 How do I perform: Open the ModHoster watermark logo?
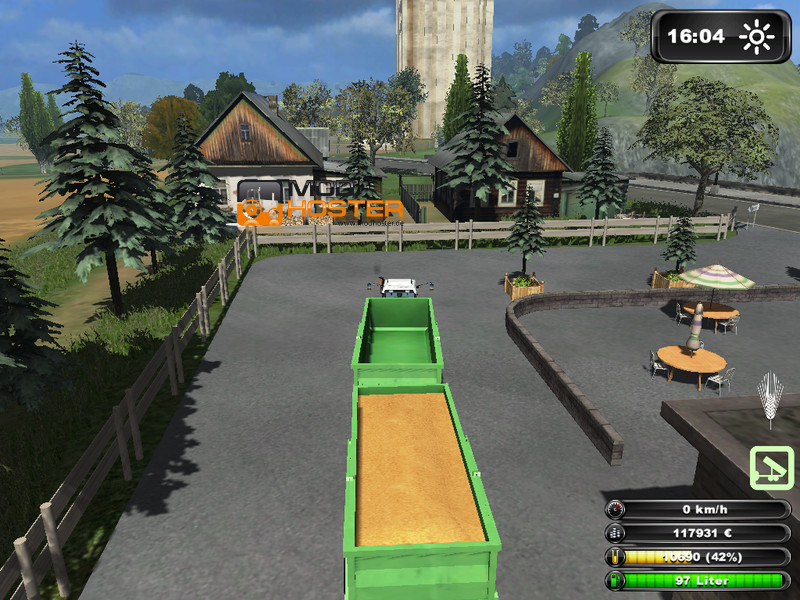pyautogui.click(x=320, y=202)
